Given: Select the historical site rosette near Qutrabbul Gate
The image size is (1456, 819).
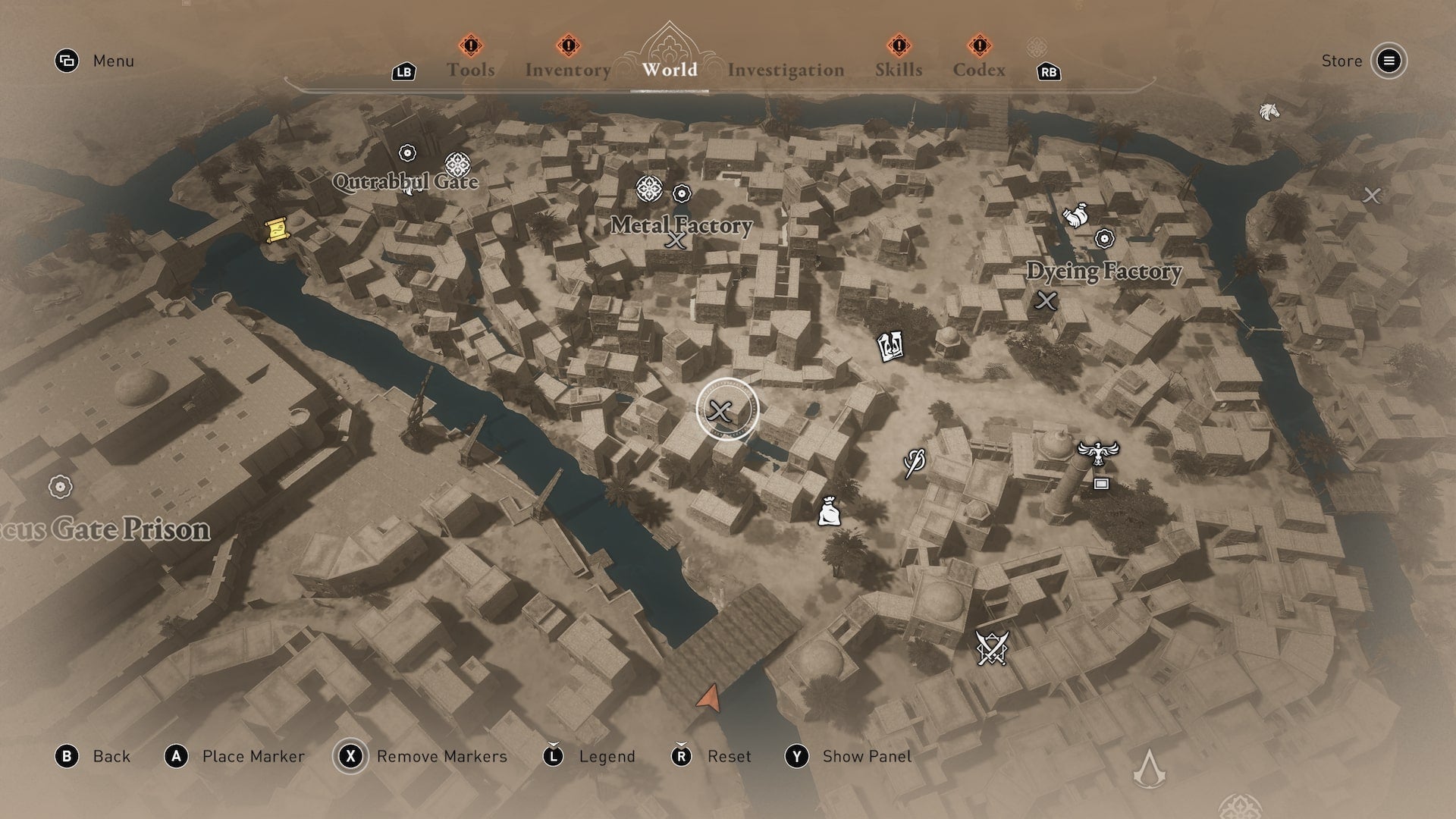Looking at the screenshot, I should click(456, 165).
